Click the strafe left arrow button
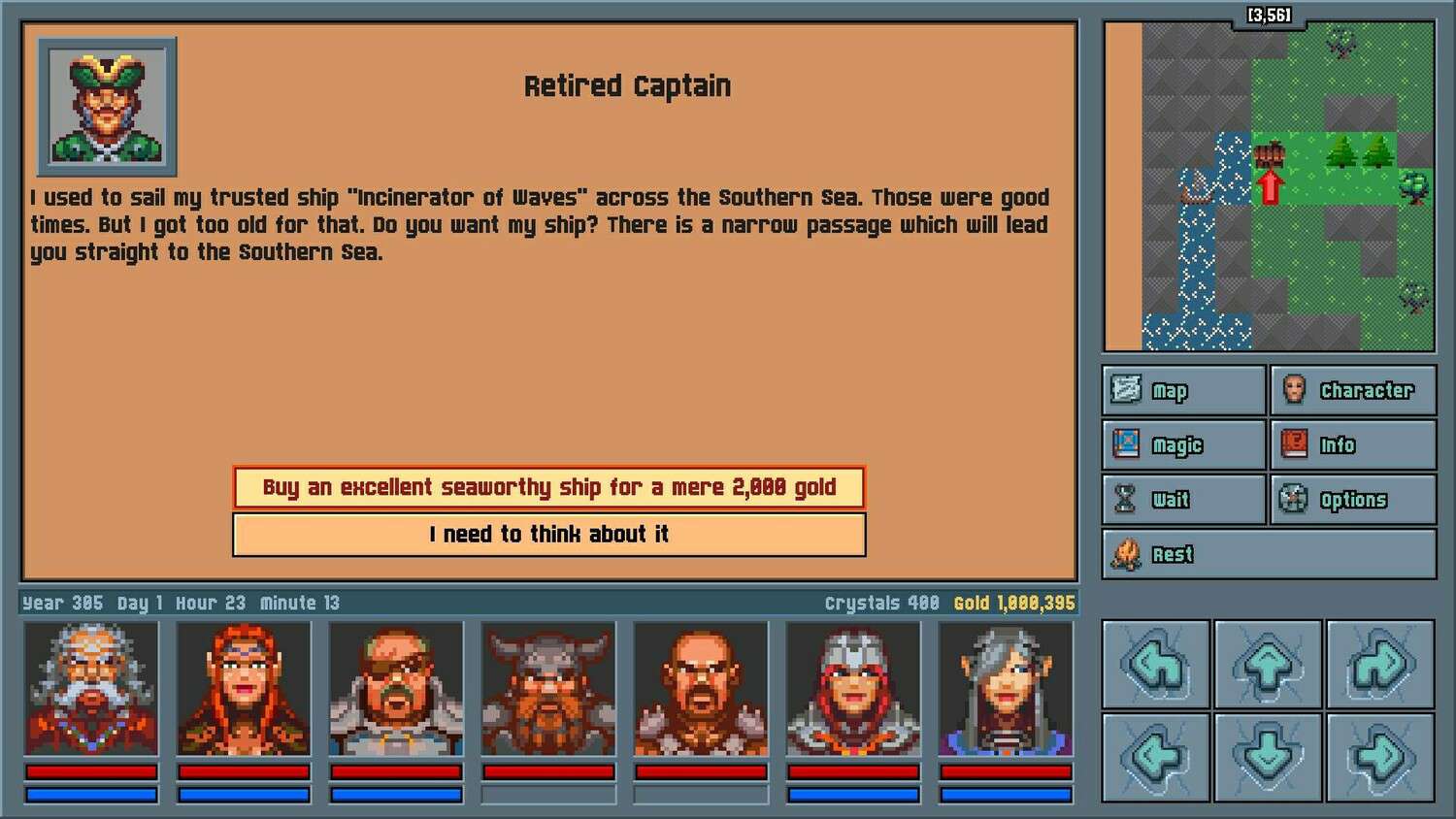The width and height of the screenshot is (1456, 819). 1156,757
